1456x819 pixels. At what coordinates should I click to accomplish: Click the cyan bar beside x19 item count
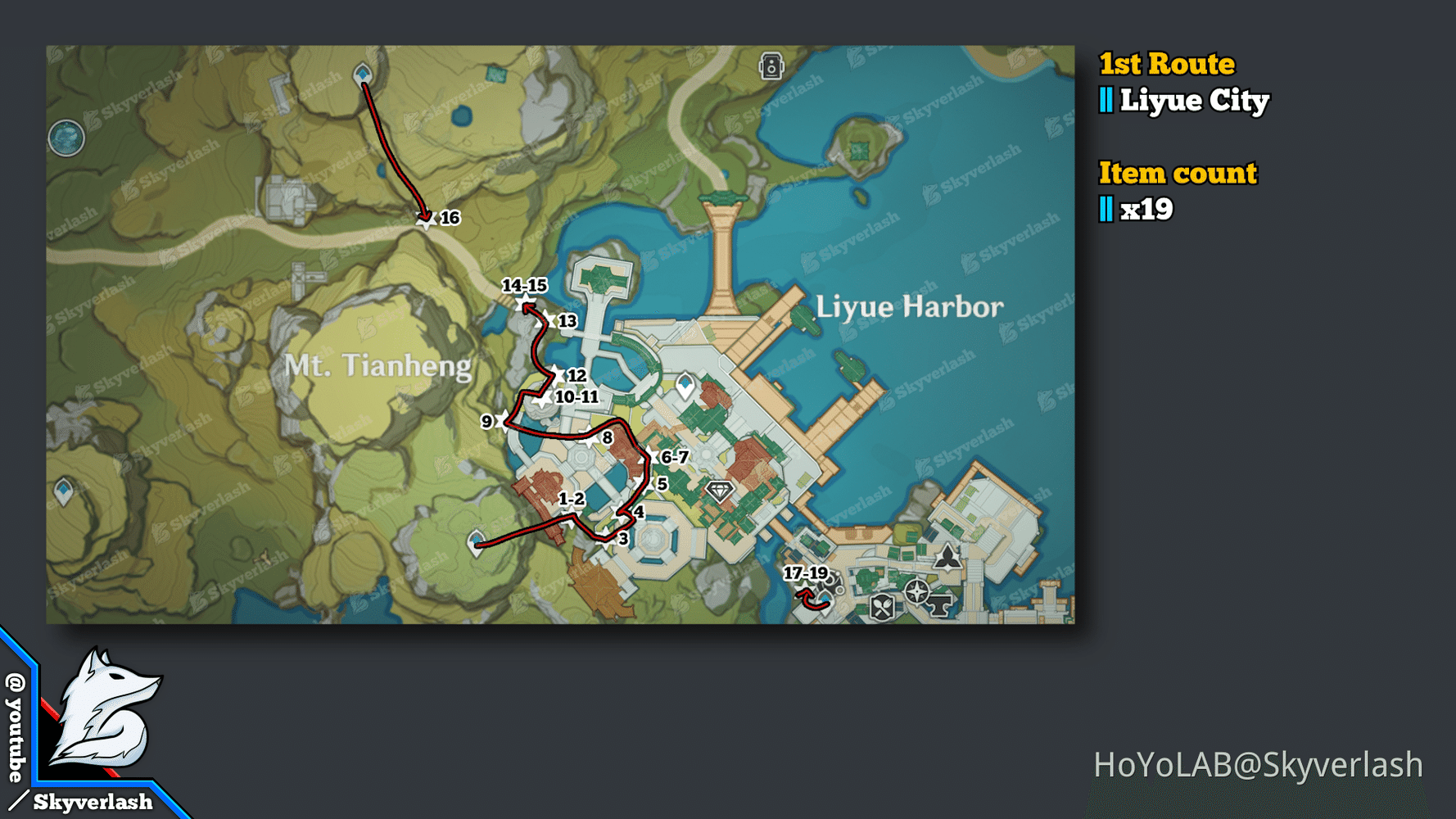click(x=1106, y=210)
